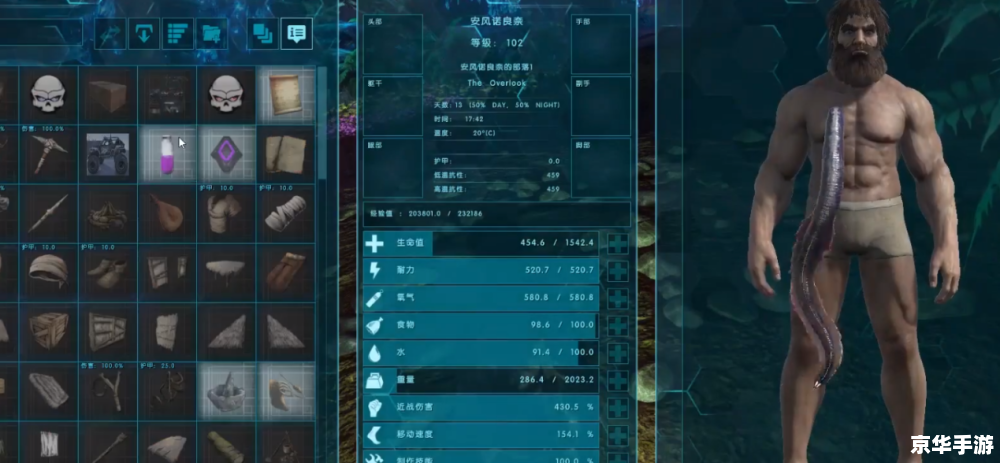Screen dimensions: 1000x463
Task: Toggle the item tooltip list button
Action: tap(296, 34)
